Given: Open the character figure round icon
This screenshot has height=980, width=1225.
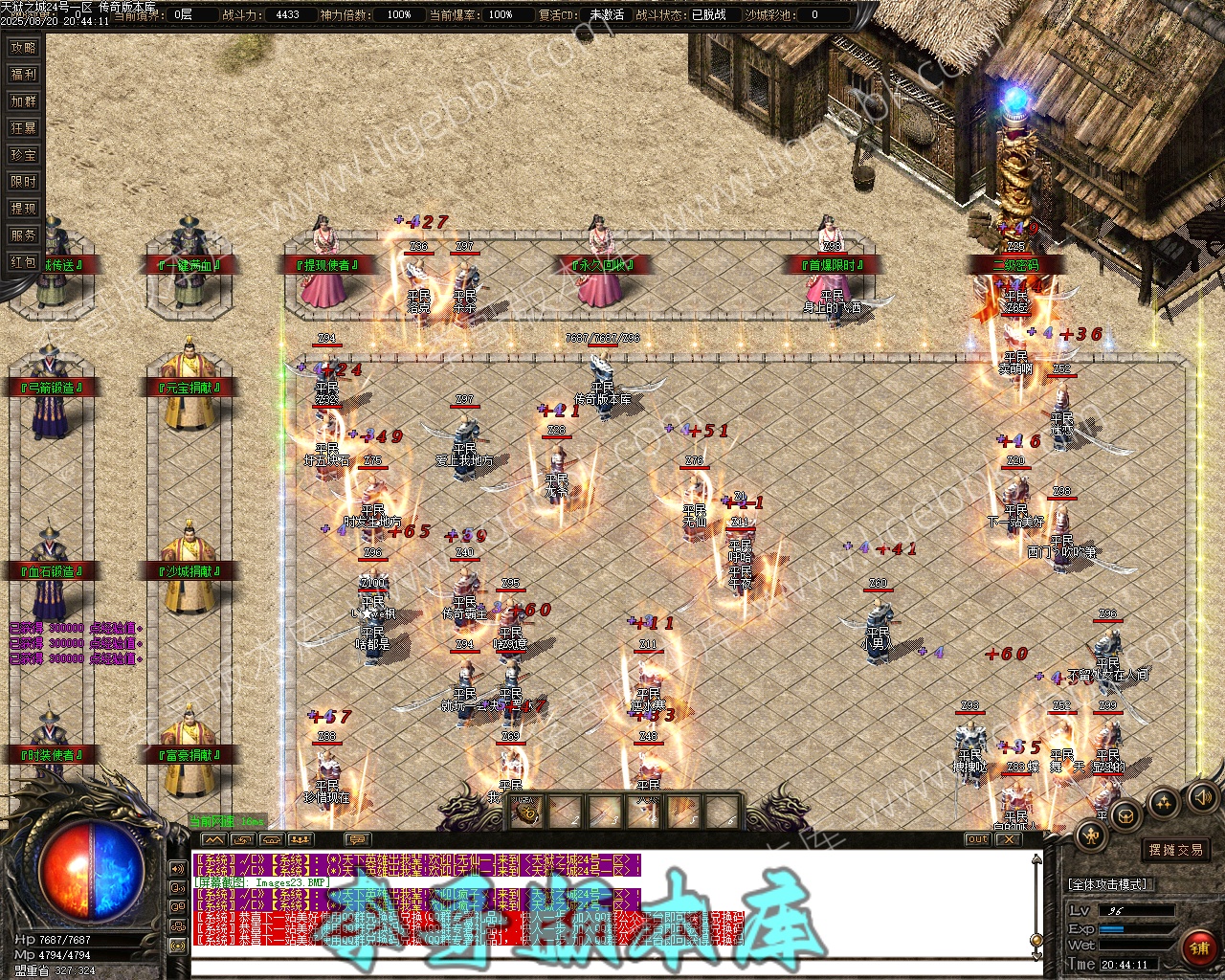Looking at the screenshot, I should click(1091, 835).
